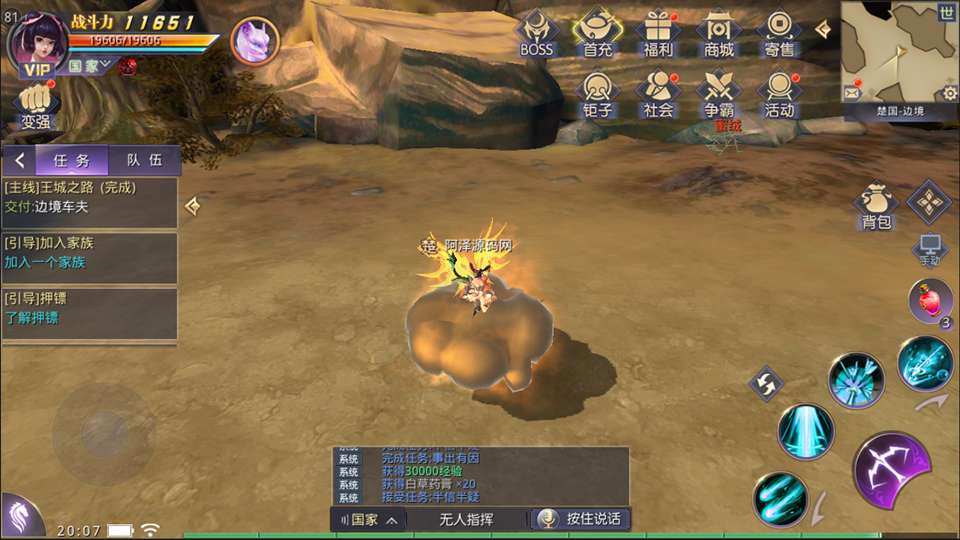Open the 国家 chat channel selector

pyautogui.click(x=369, y=520)
